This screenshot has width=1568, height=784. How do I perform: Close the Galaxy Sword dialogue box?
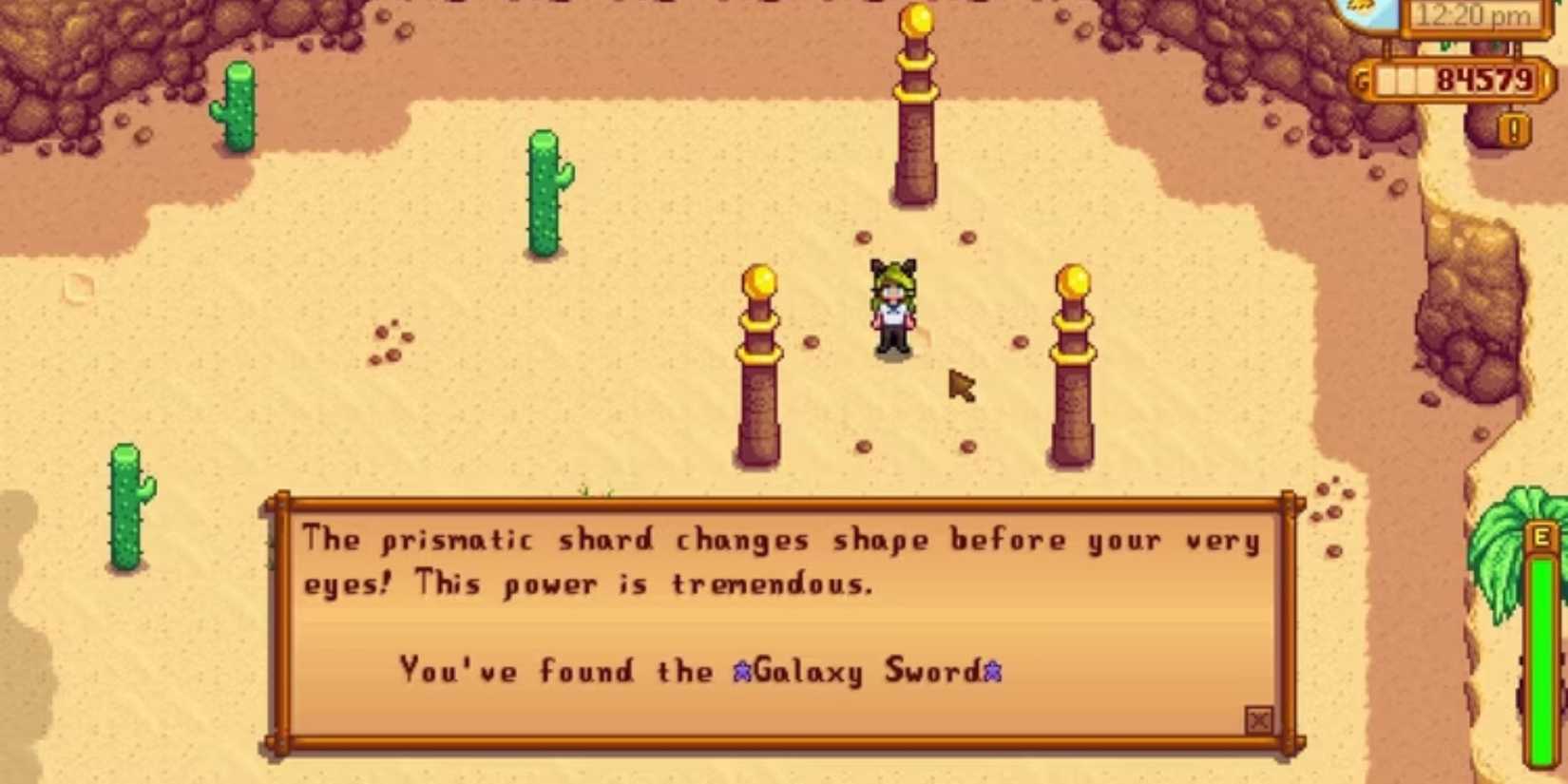tap(1258, 720)
